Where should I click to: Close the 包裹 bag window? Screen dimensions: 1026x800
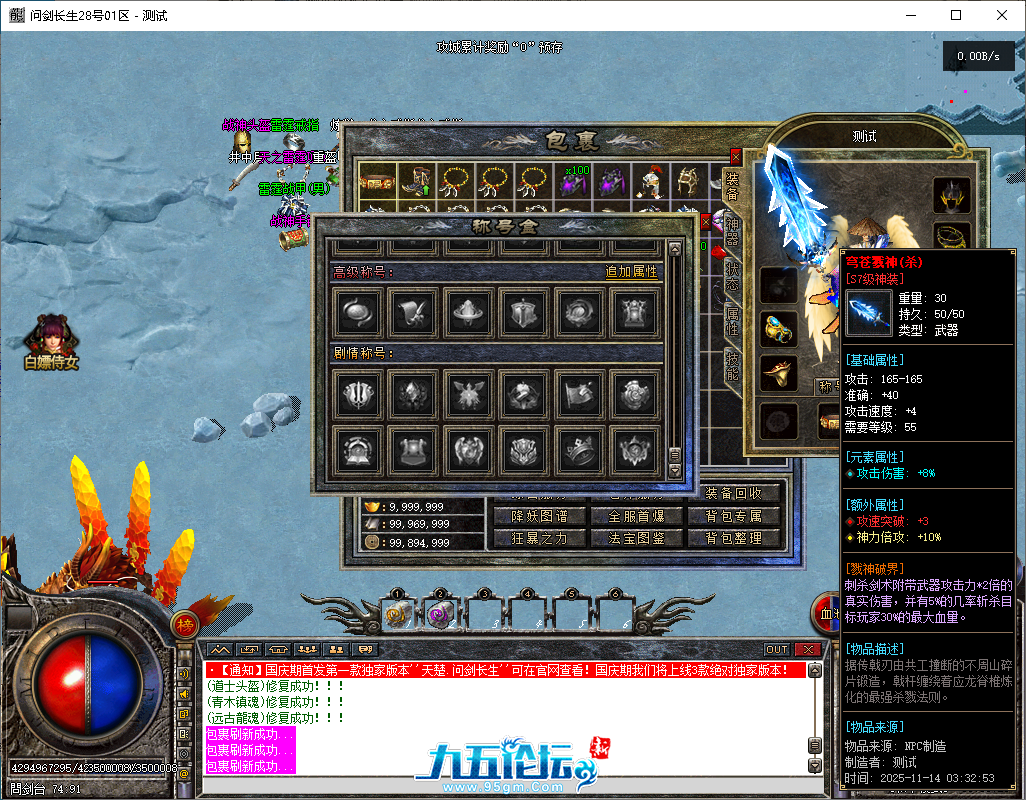coord(736,157)
